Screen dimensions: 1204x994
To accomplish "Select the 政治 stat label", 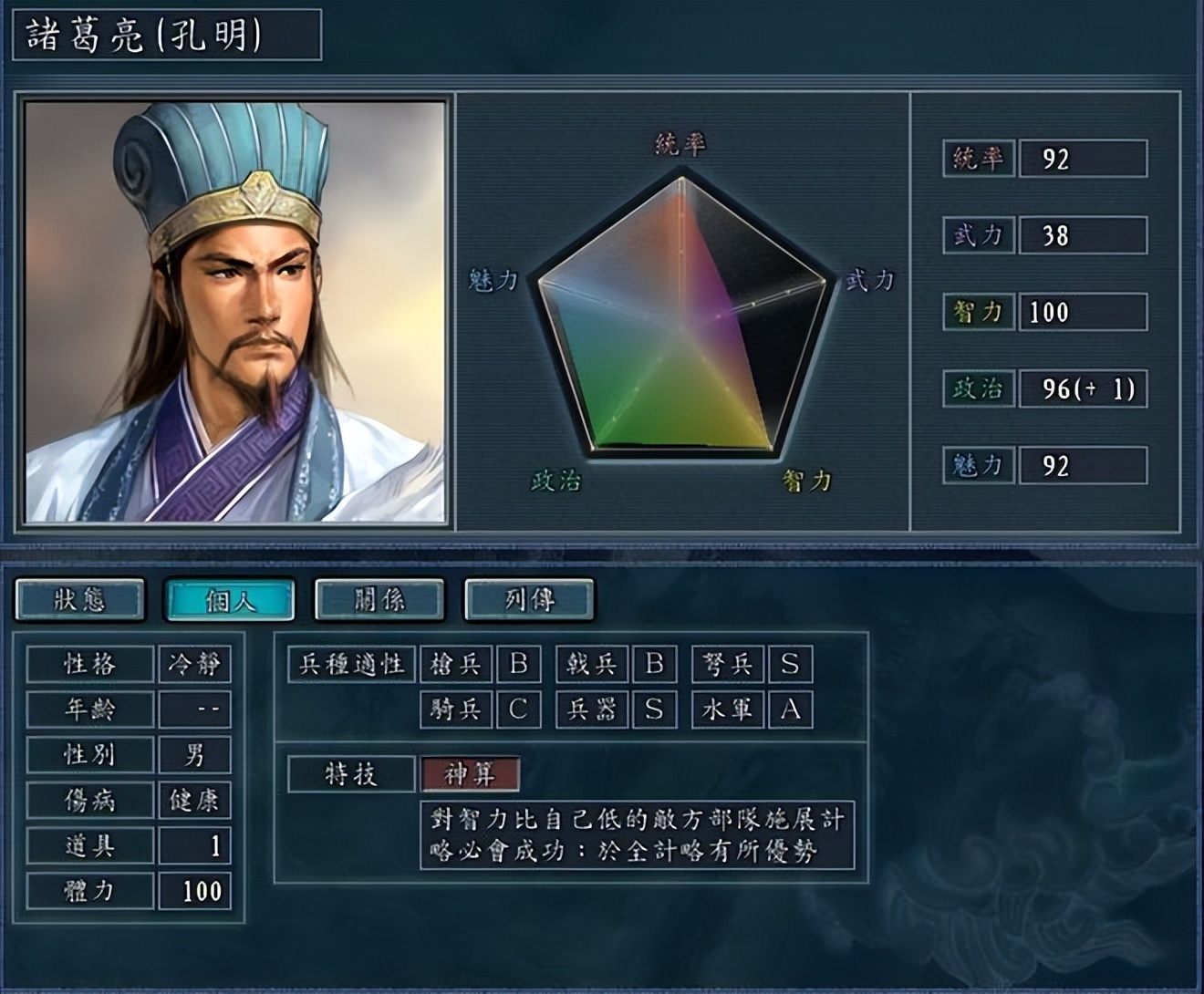I will [978, 389].
